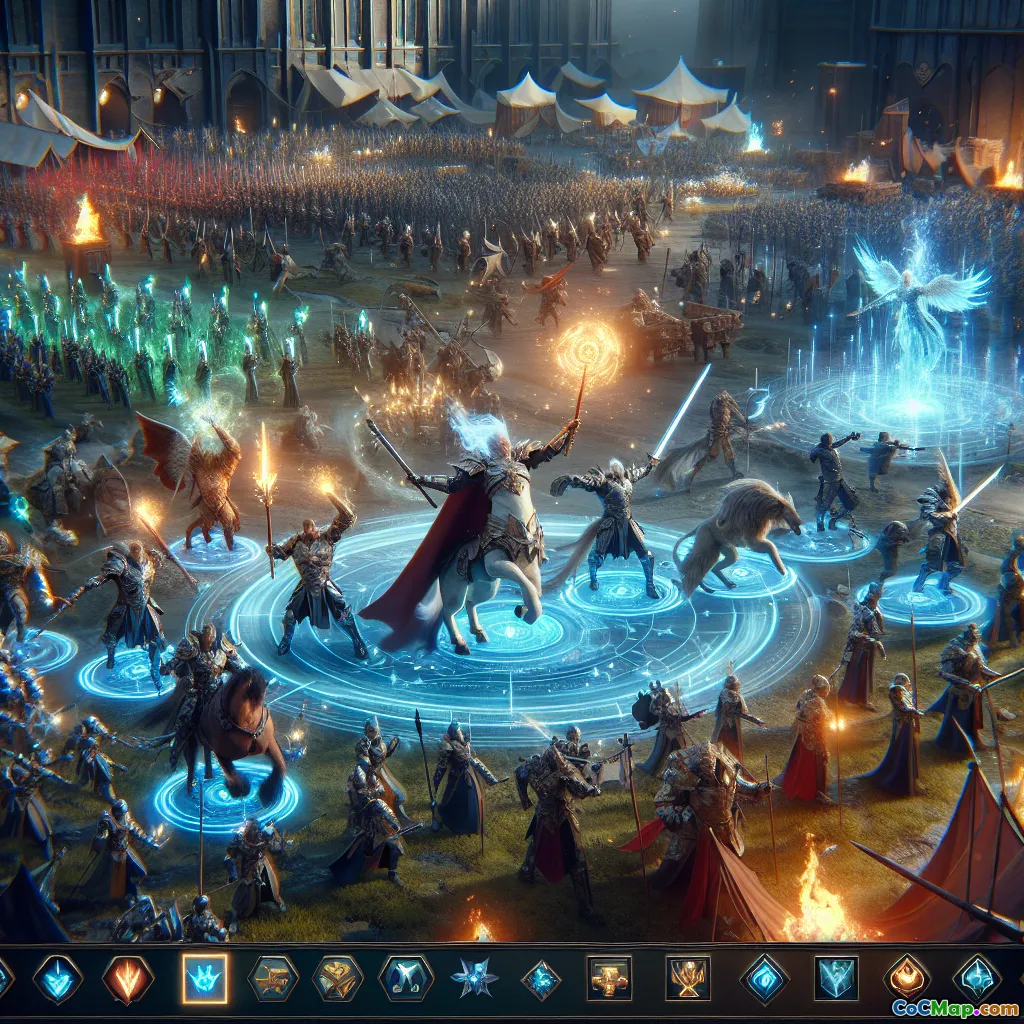Activate the orange fire drop ability
1024x1024 pixels.
[906, 977]
